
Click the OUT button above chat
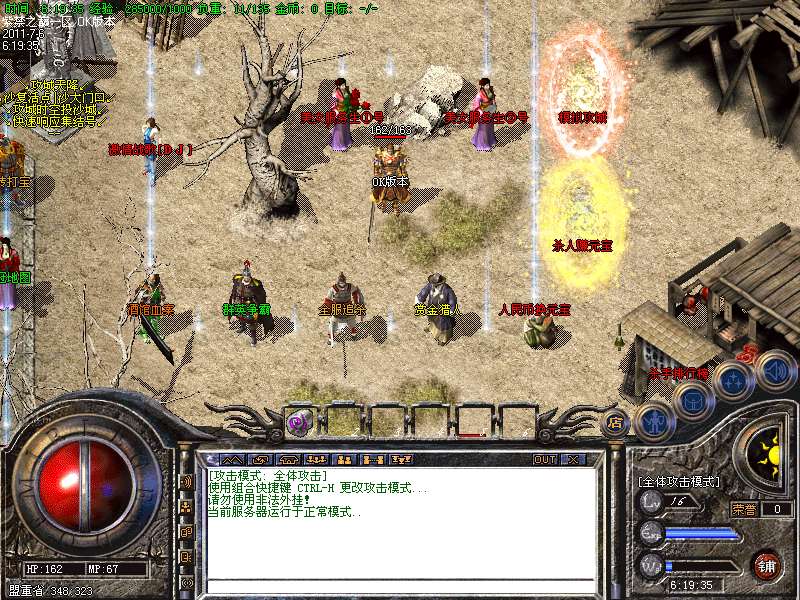pos(544,459)
